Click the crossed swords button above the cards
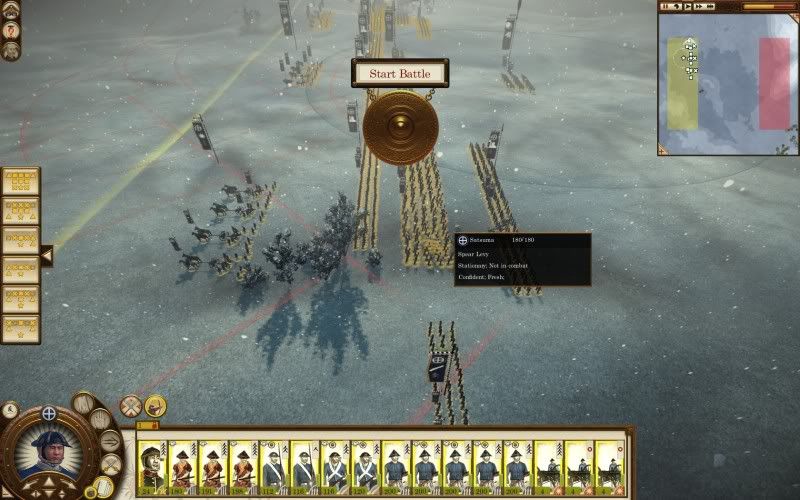The width and height of the screenshot is (800, 500). pos(130,406)
